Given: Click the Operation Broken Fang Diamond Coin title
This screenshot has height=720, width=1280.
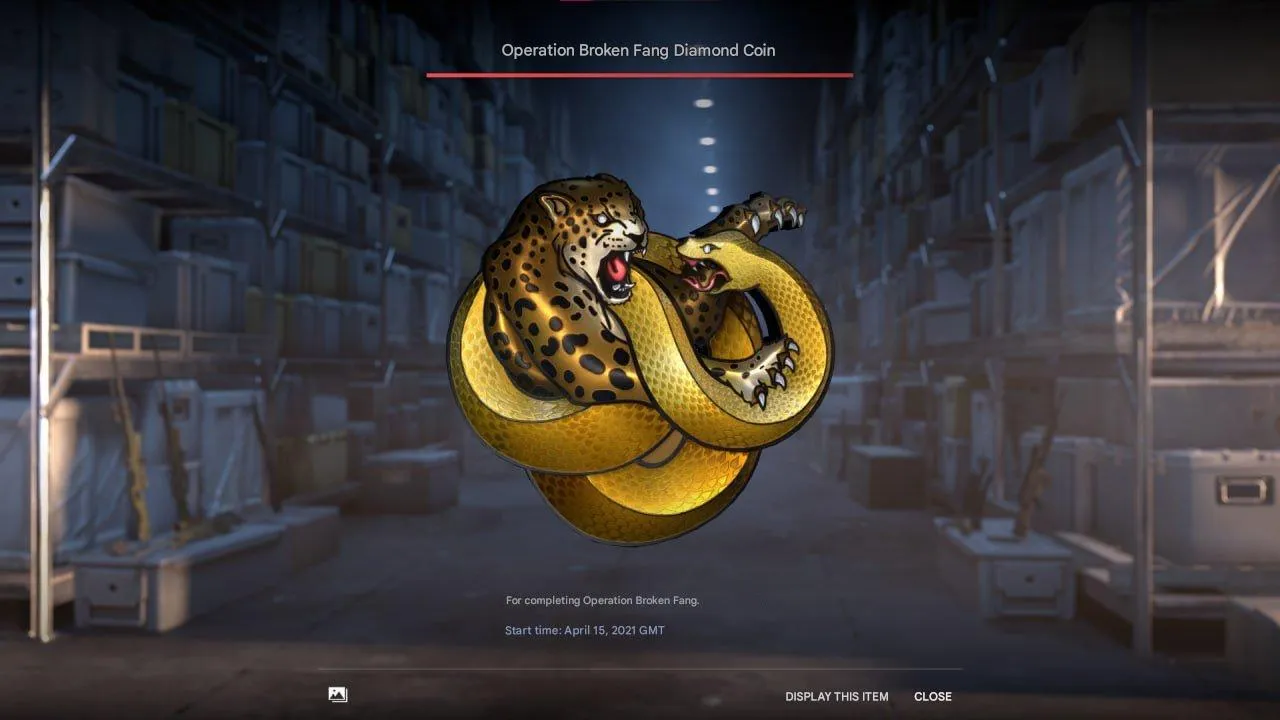Looking at the screenshot, I should coord(639,50).
